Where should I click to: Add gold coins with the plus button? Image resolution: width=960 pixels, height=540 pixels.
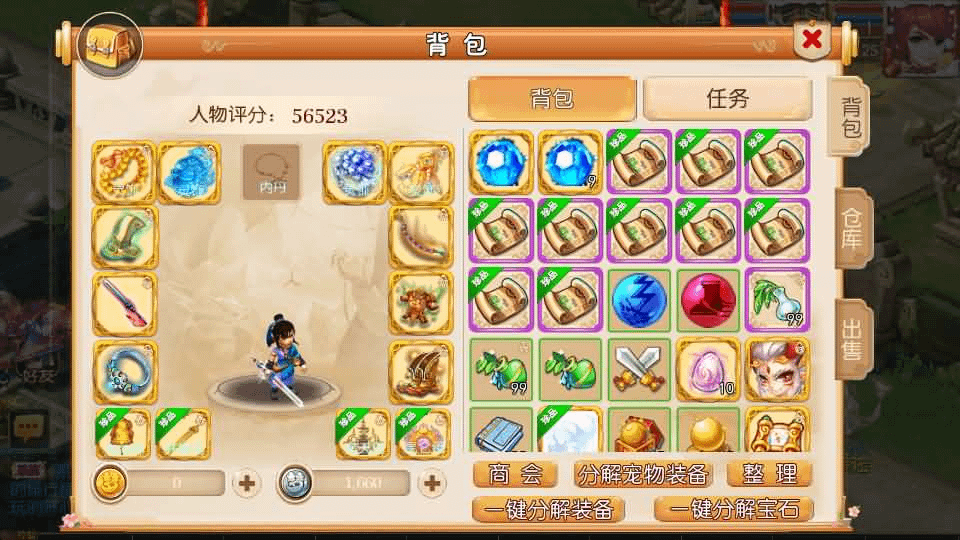pos(247,483)
